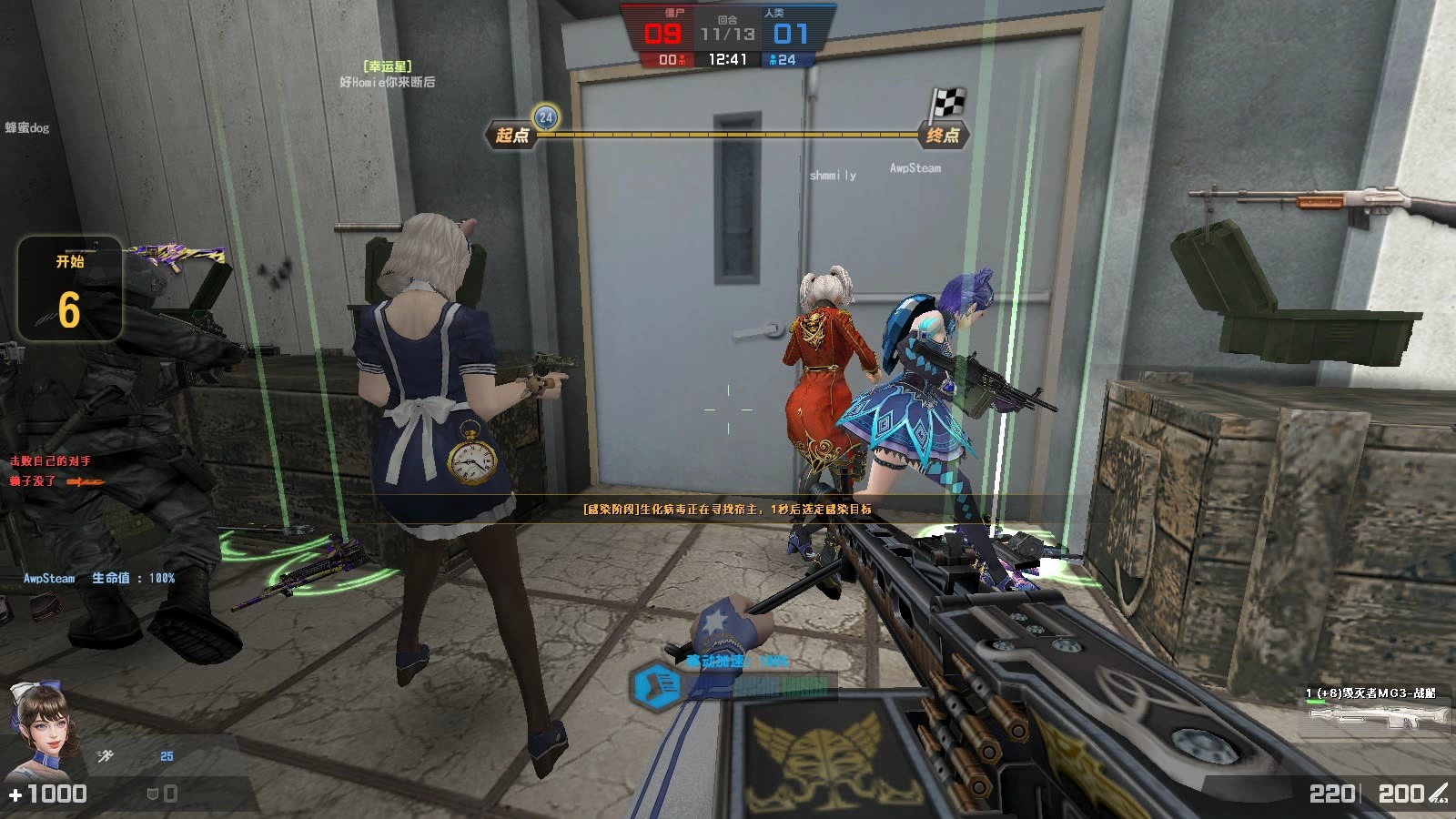Select the round 24 progress badge
This screenshot has width=1456, height=819.
point(545,116)
